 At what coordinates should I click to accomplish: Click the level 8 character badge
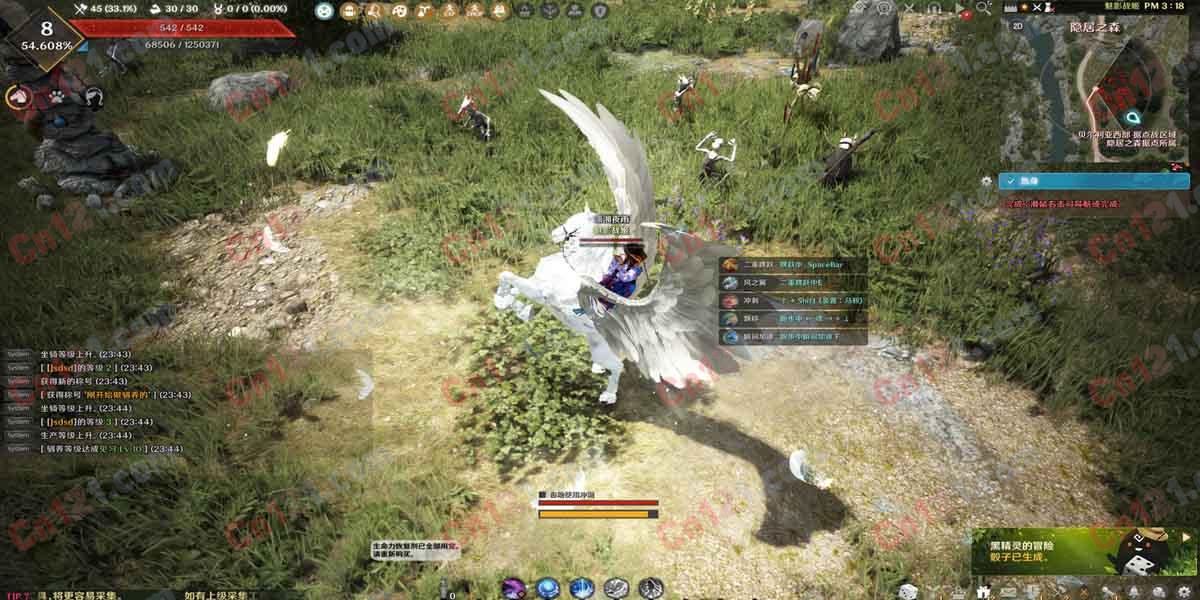tap(46, 35)
